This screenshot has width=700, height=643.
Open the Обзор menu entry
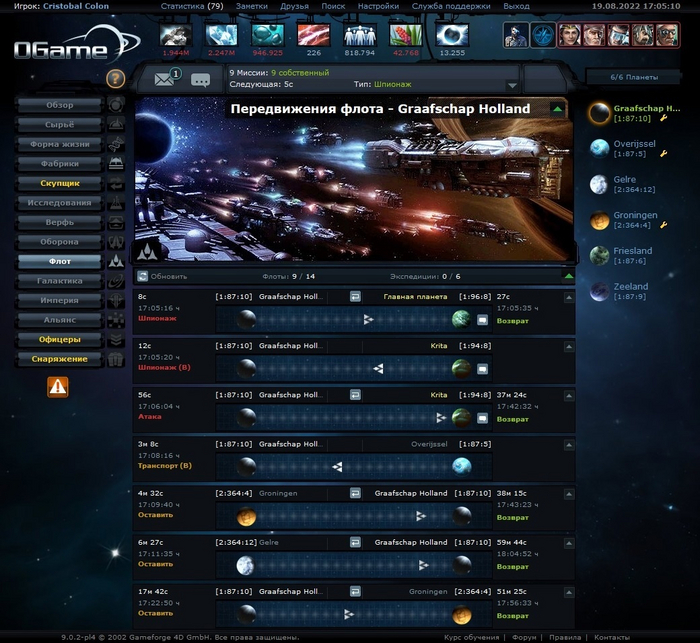coord(59,105)
